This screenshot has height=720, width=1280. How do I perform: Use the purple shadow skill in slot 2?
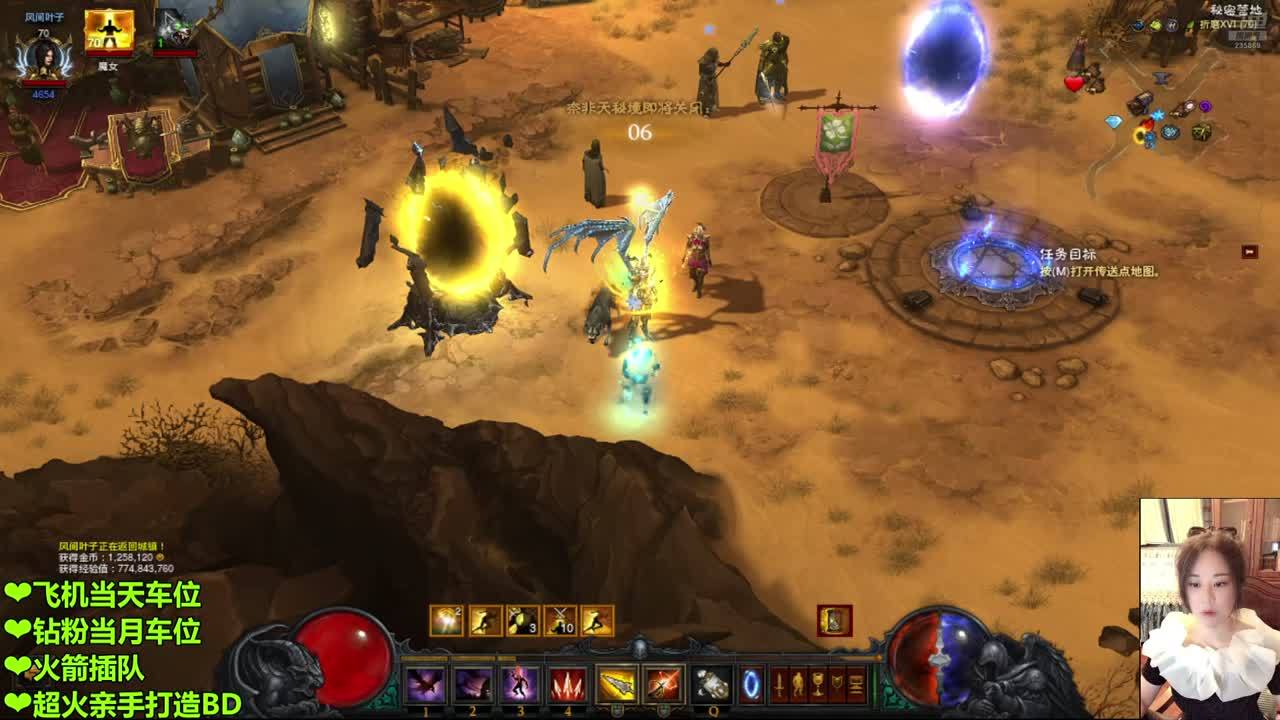click(x=473, y=685)
